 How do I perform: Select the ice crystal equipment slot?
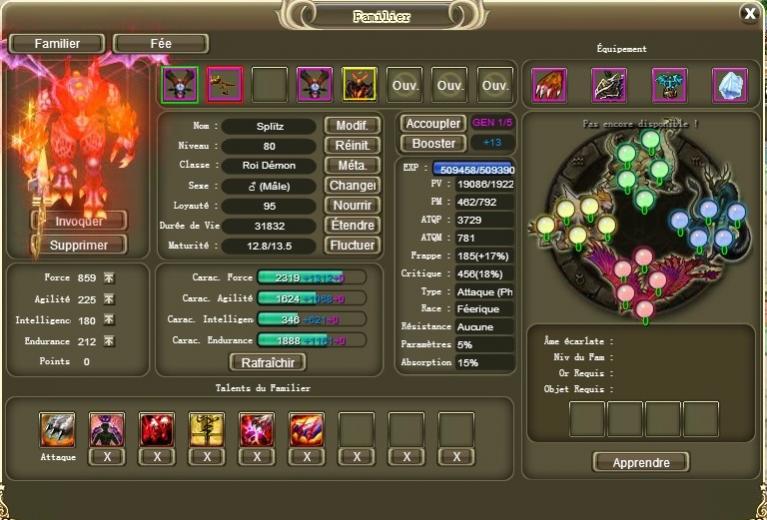(x=730, y=85)
